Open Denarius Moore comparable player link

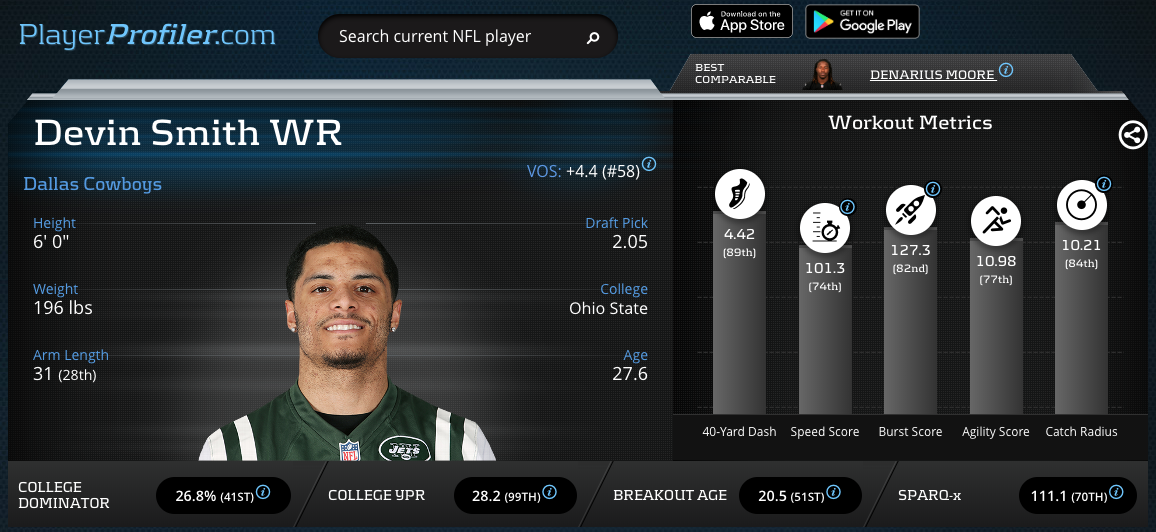click(932, 74)
